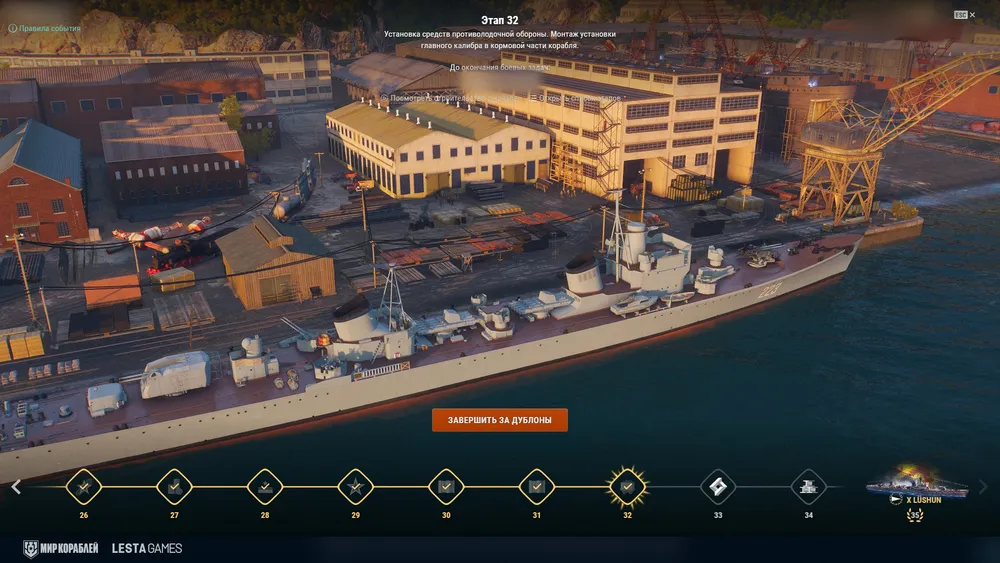Image resolution: width=1000 pixels, height=563 pixels.
Task: Select stage 26 on the timeline
Action: (83, 487)
